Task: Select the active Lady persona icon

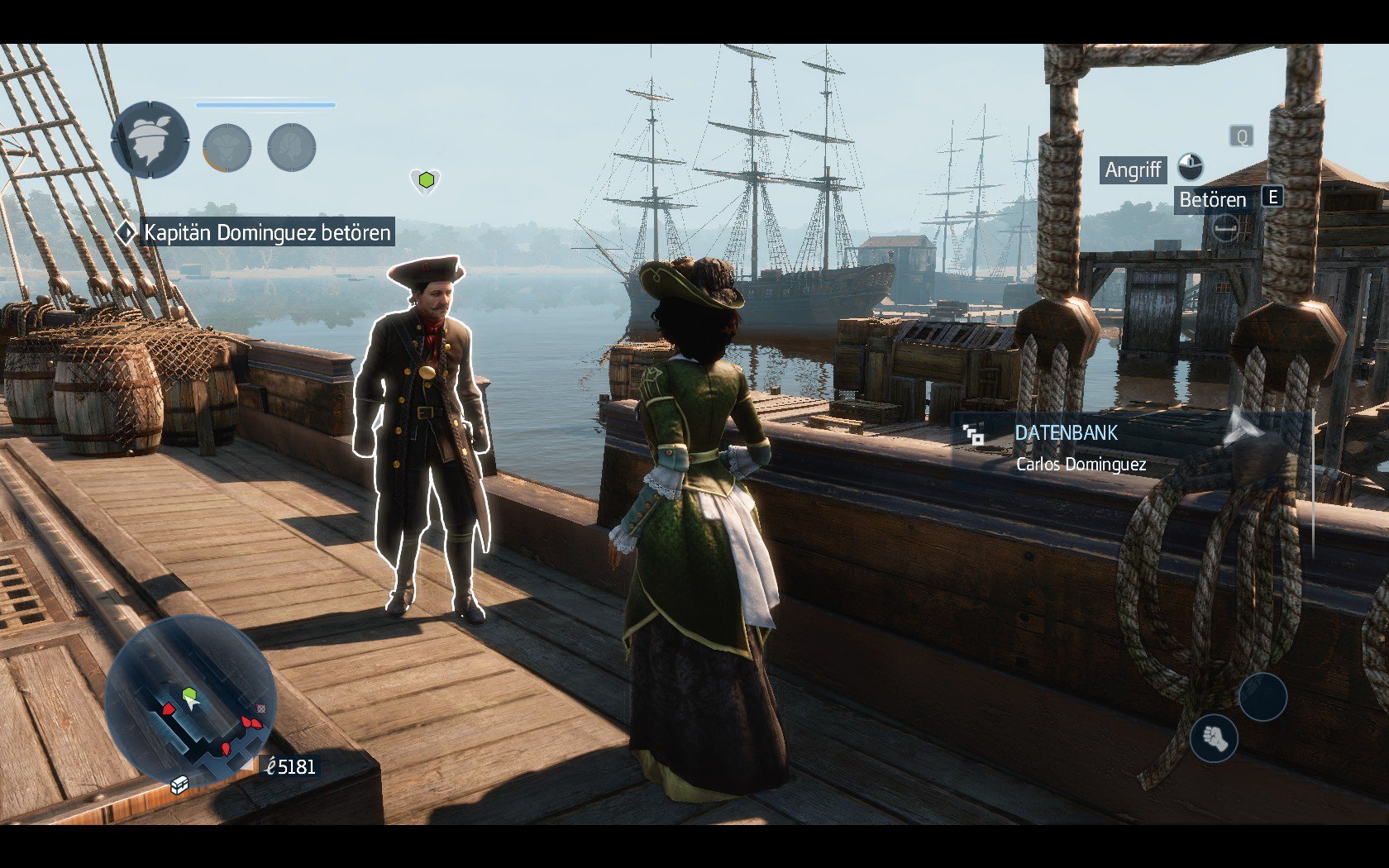Action: tap(150, 140)
